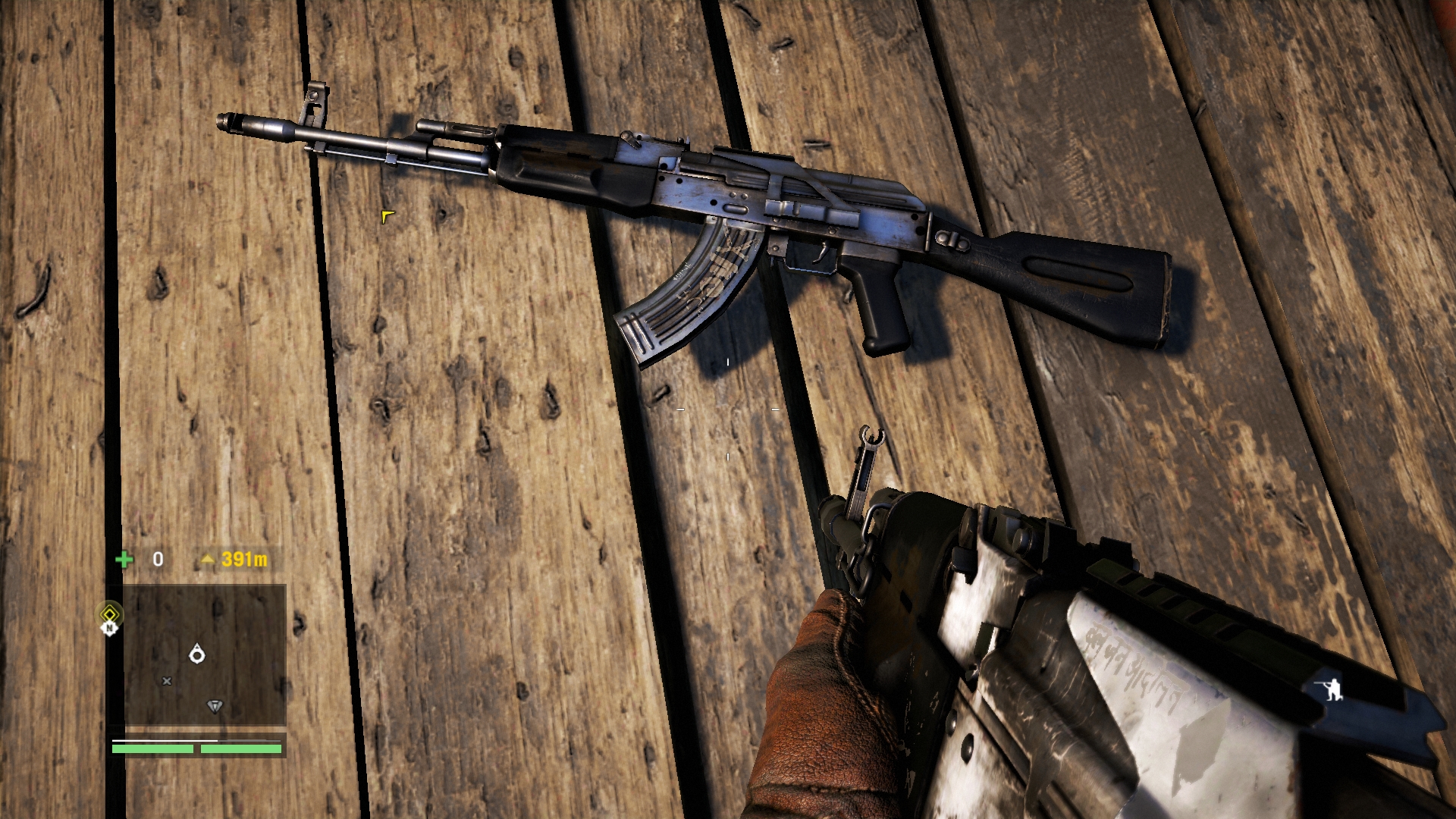Click the crouching soldier stance icon
Image resolution: width=1456 pixels, height=819 pixels.
click(1332, 689)
